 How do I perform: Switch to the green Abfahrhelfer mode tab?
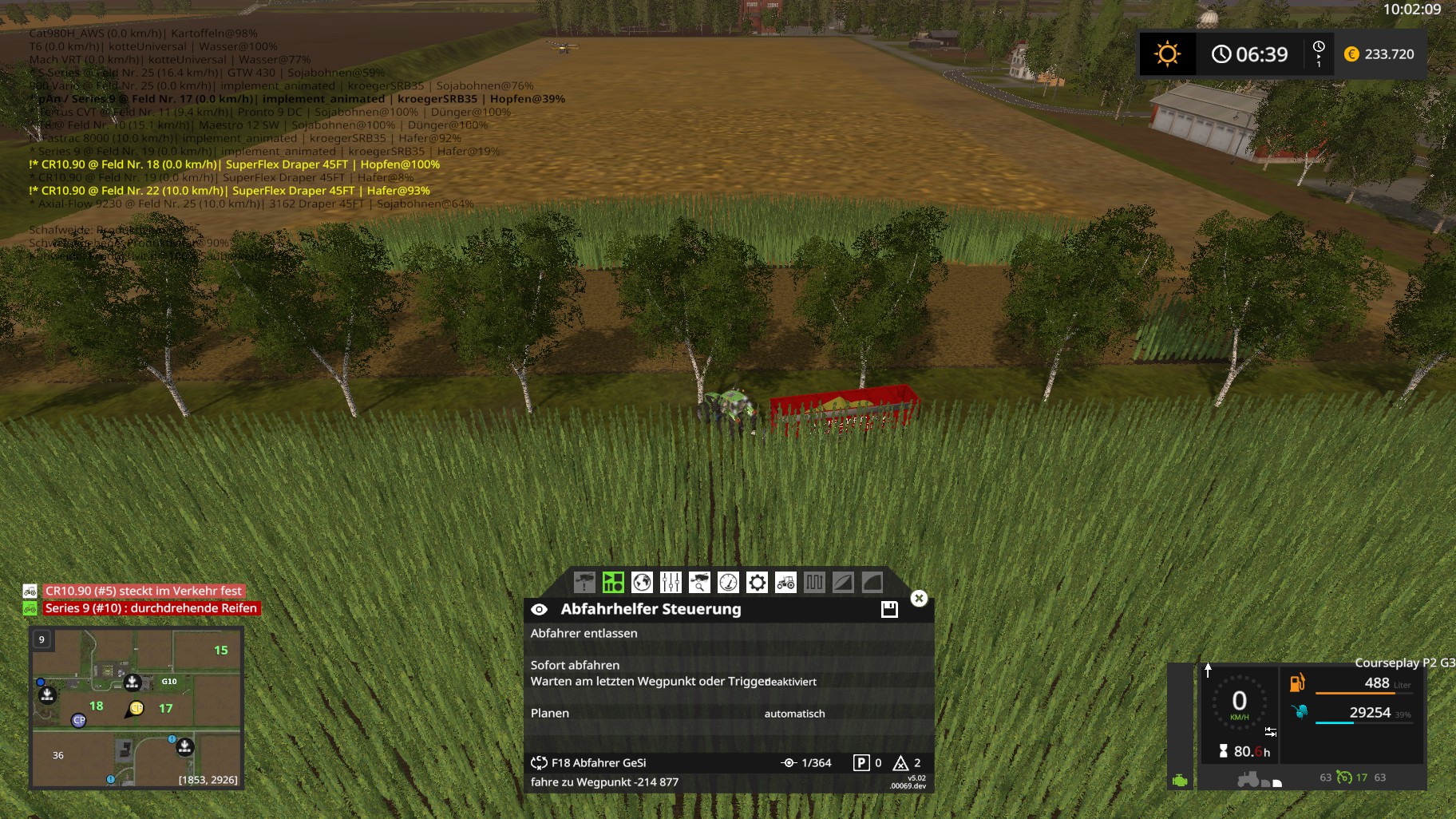tap(612, 583)
